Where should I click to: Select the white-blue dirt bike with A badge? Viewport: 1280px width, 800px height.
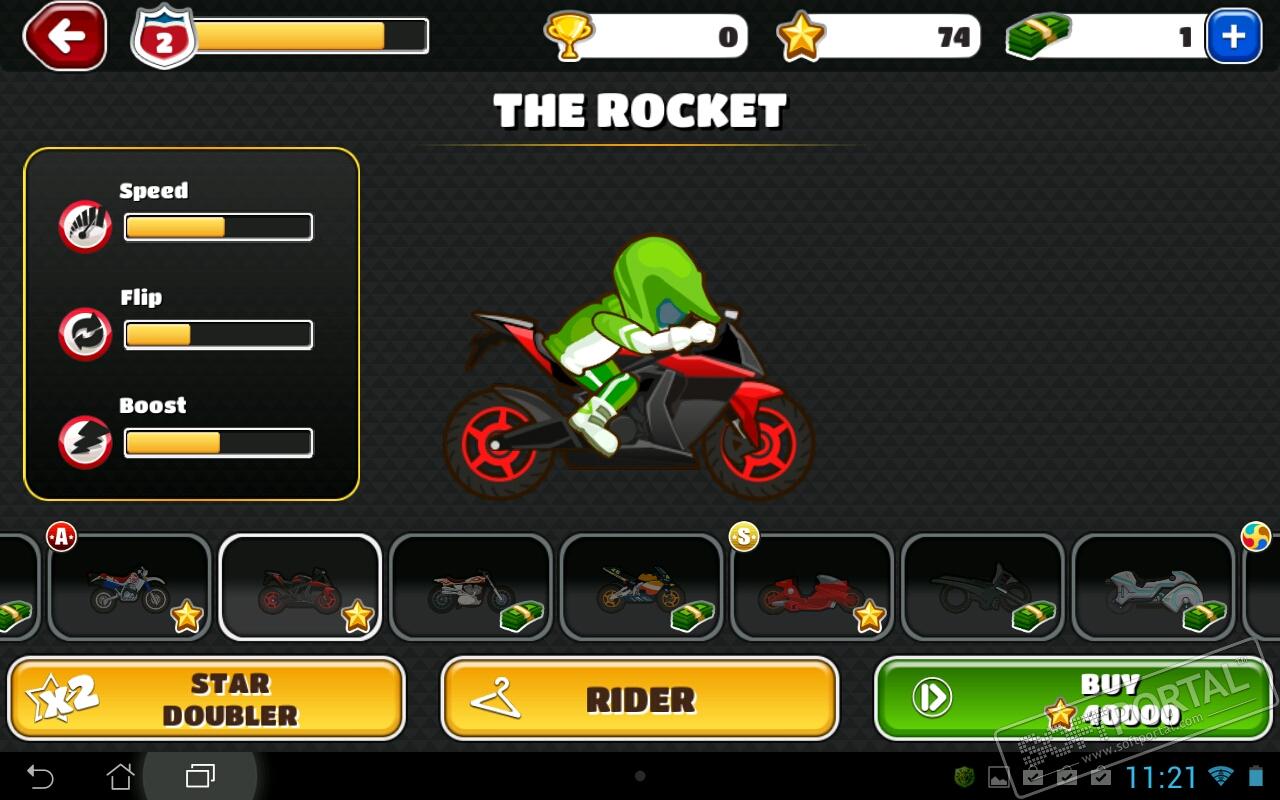pos(130,587)
